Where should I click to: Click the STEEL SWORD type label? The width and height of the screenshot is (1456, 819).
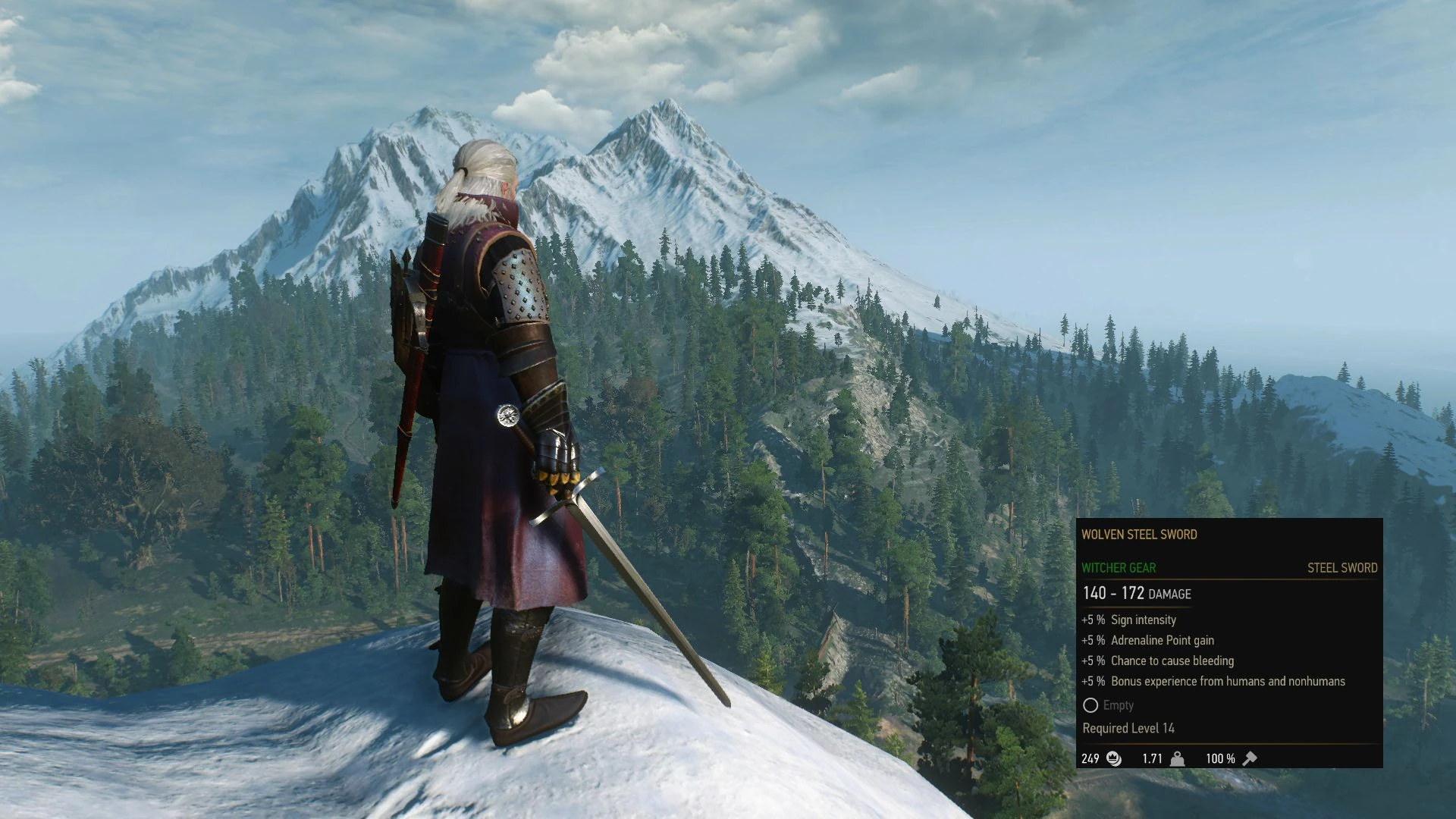[x=1342, y=567]
